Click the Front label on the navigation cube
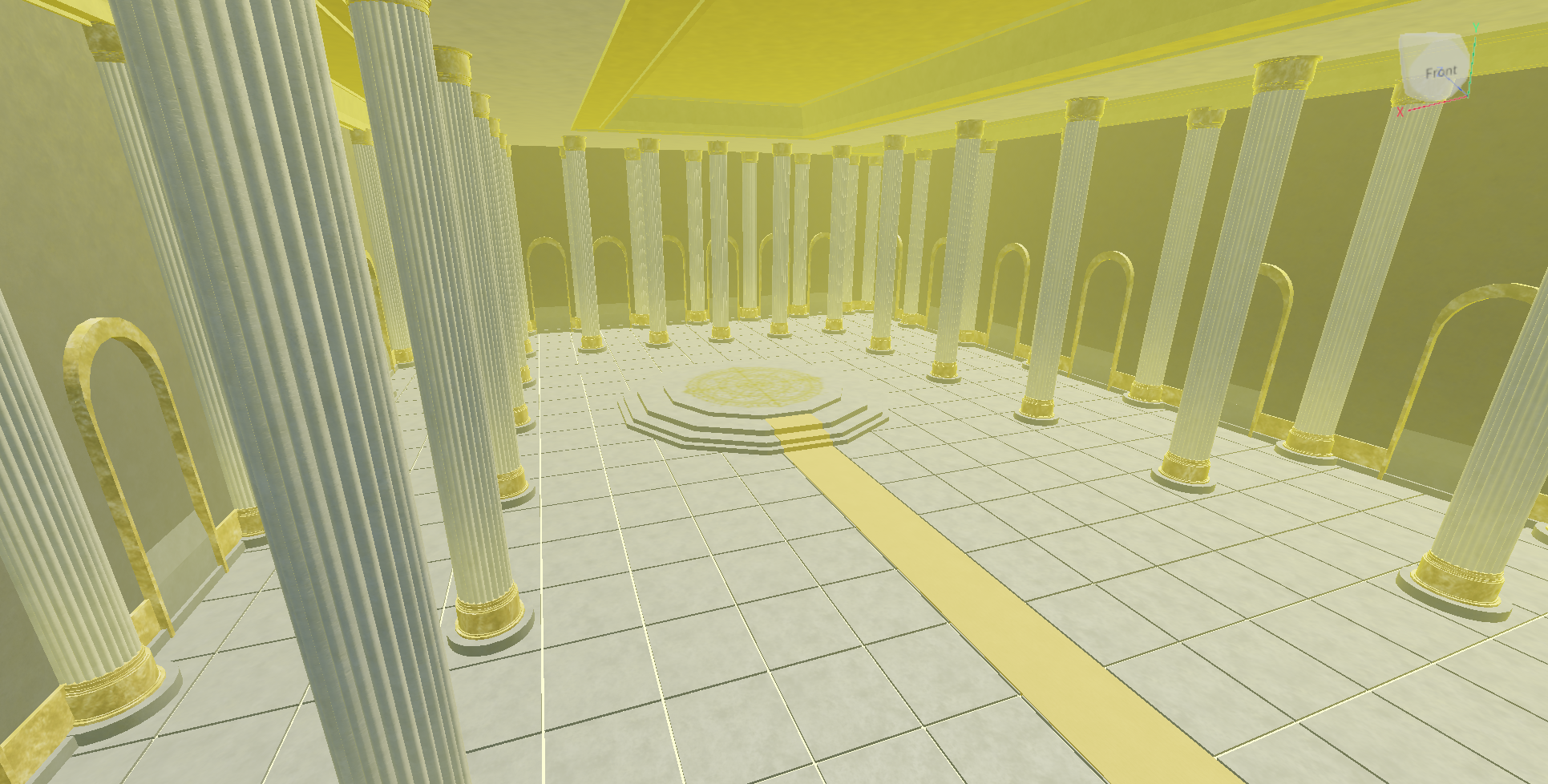The width and height of the screenshot is (1548, 784). click(1441, 71)
